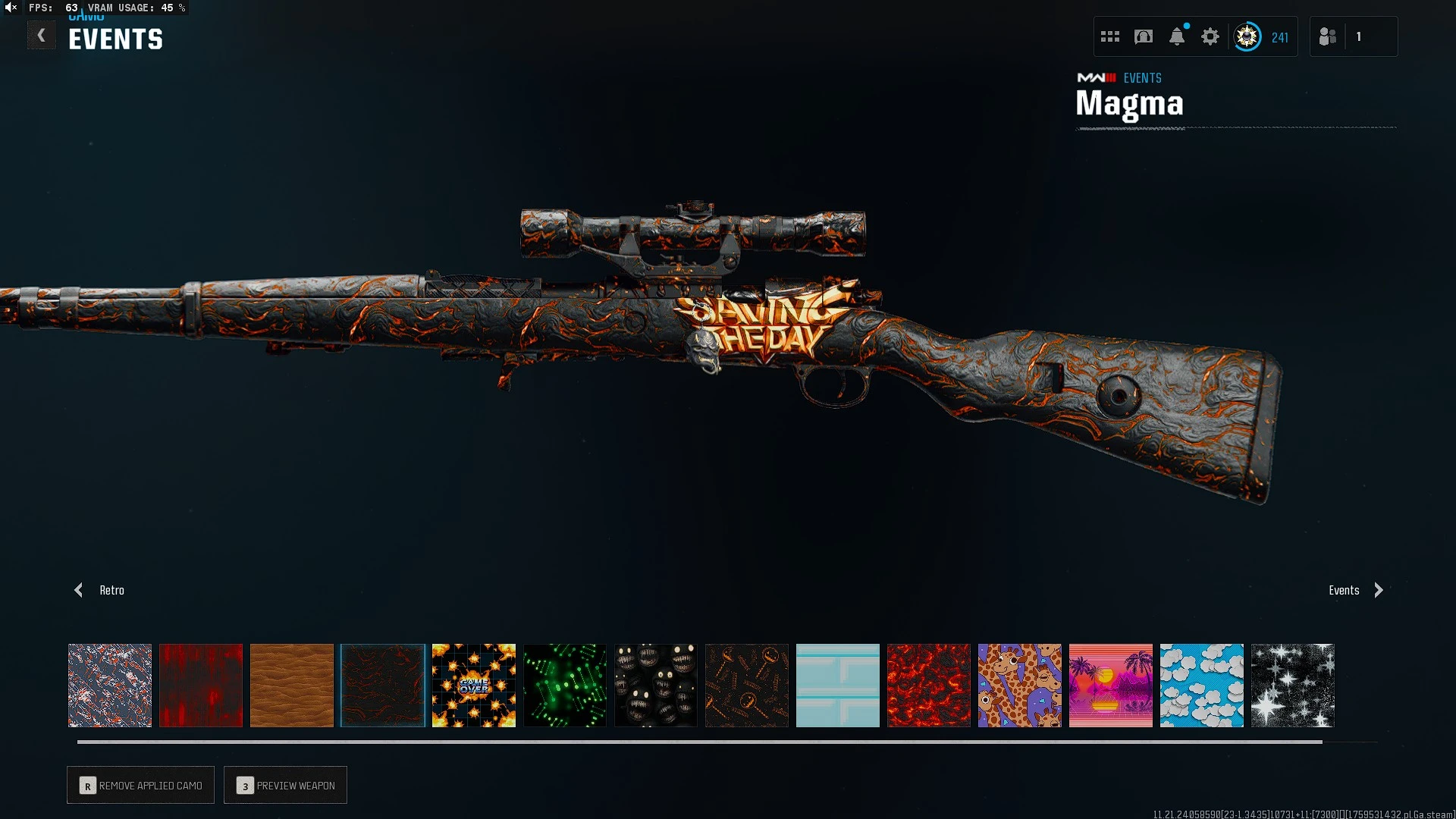Image resolution: width=1456 pixels, height=819 pixels.
Task: Choose the light teal blocks camo
Action: tap(838, 686)
